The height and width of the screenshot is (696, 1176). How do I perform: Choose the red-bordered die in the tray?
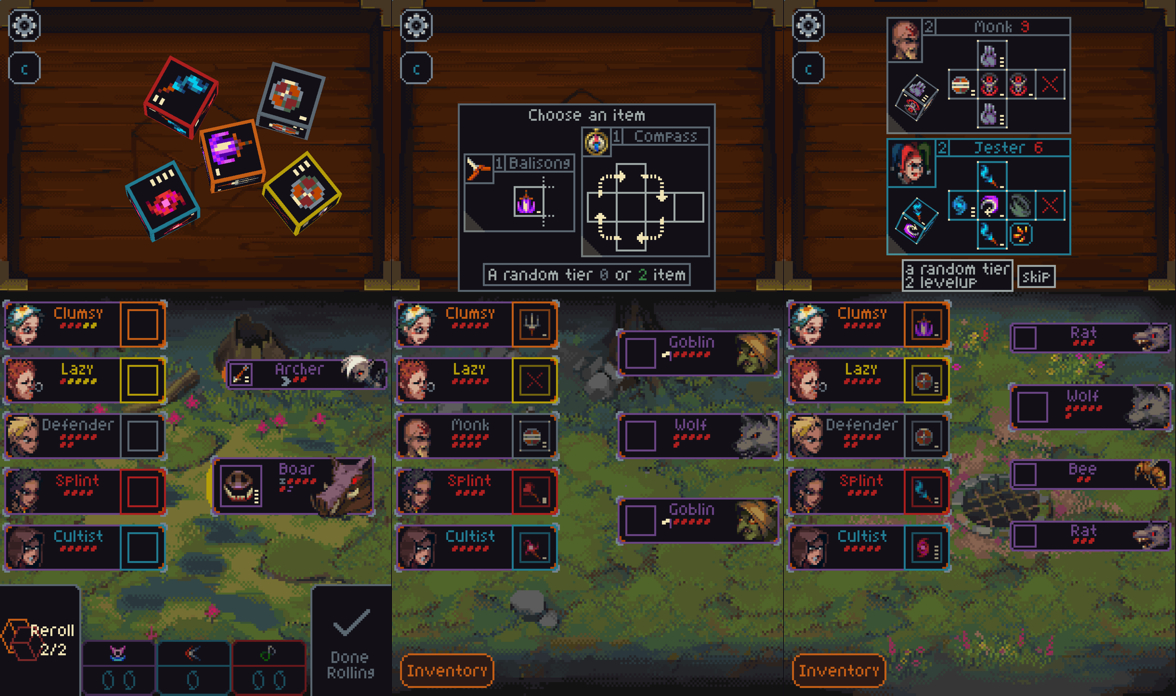tap(182, 96)
